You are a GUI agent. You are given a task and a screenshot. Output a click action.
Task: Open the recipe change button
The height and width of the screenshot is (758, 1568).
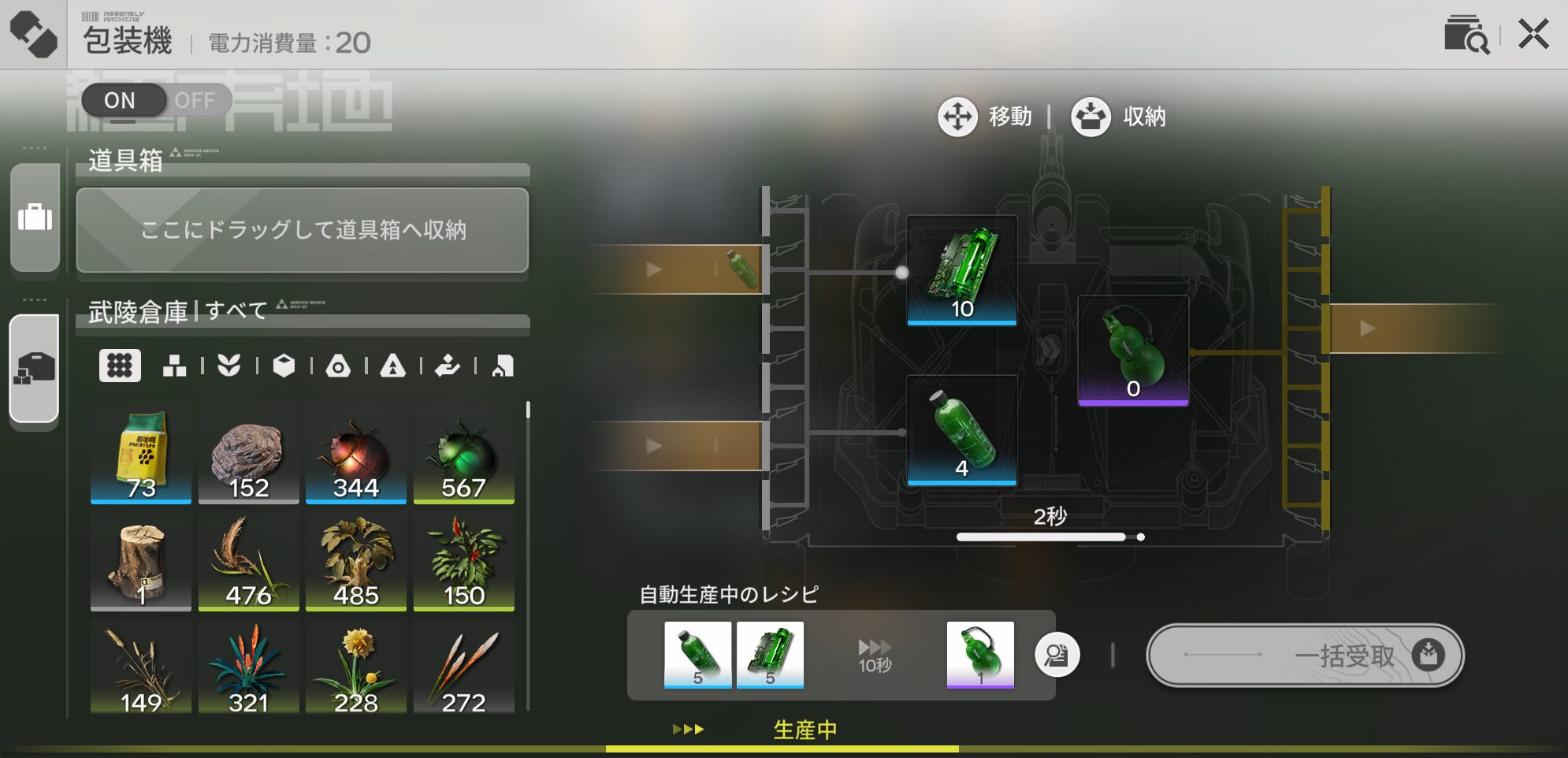tap(1056, 655)
